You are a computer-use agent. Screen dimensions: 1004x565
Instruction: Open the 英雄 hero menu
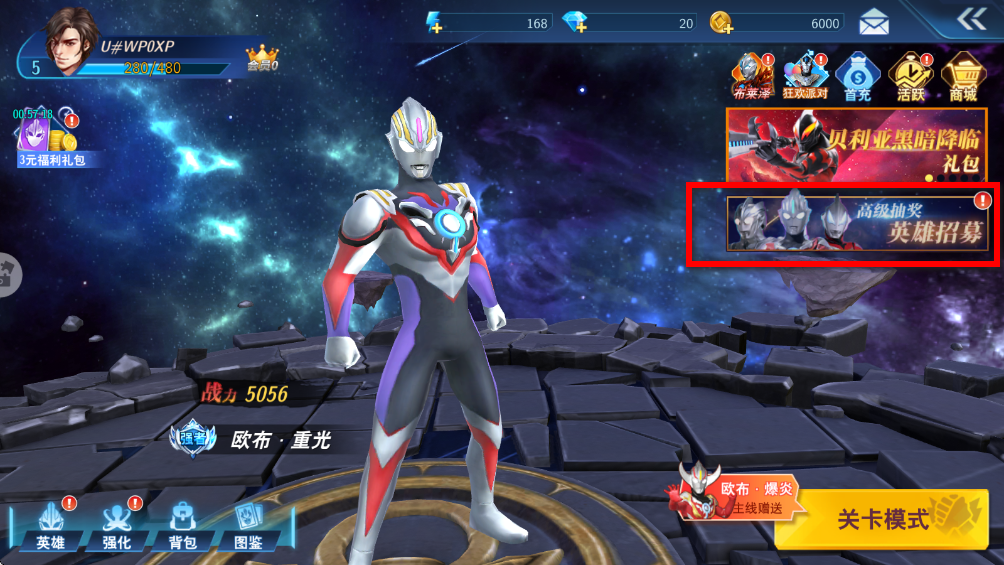point(51,524)
